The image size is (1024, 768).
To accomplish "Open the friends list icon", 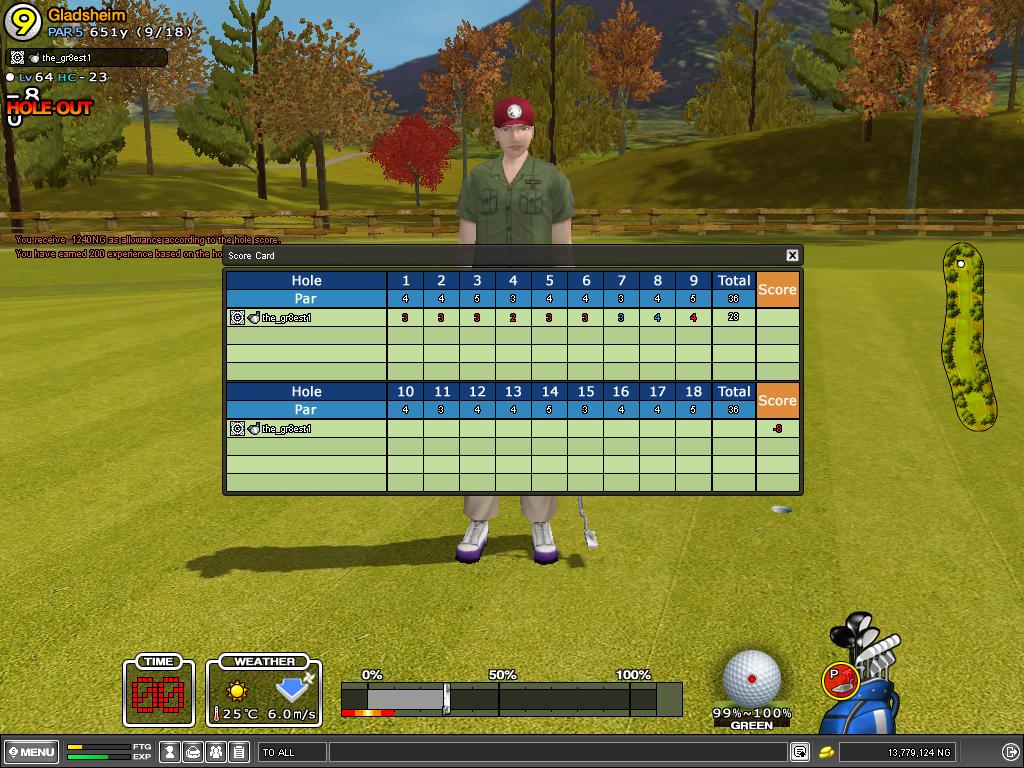I will pyautogui.click(x=216, y=752).
